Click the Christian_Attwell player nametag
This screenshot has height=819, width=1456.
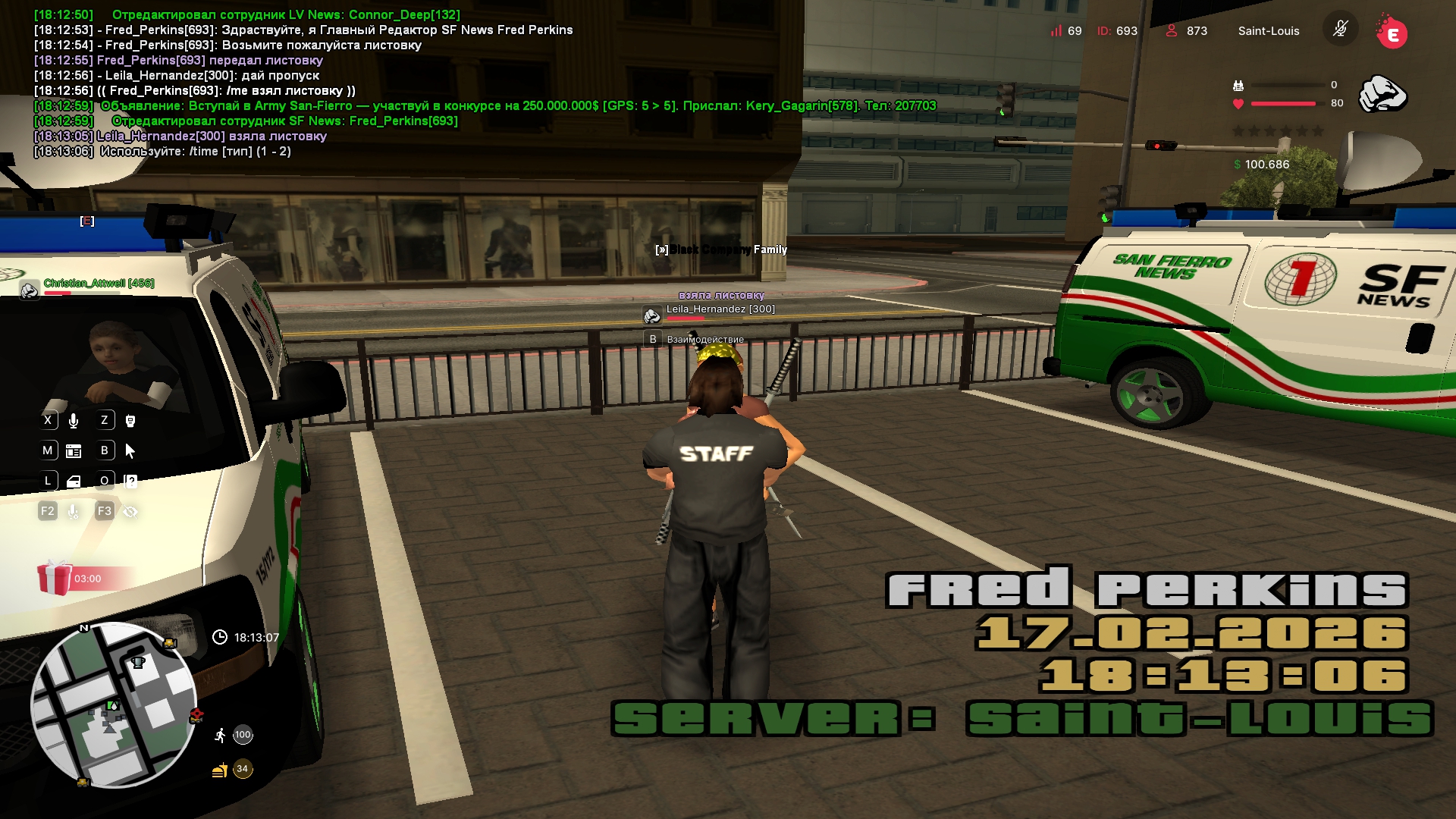coord(99,284)
